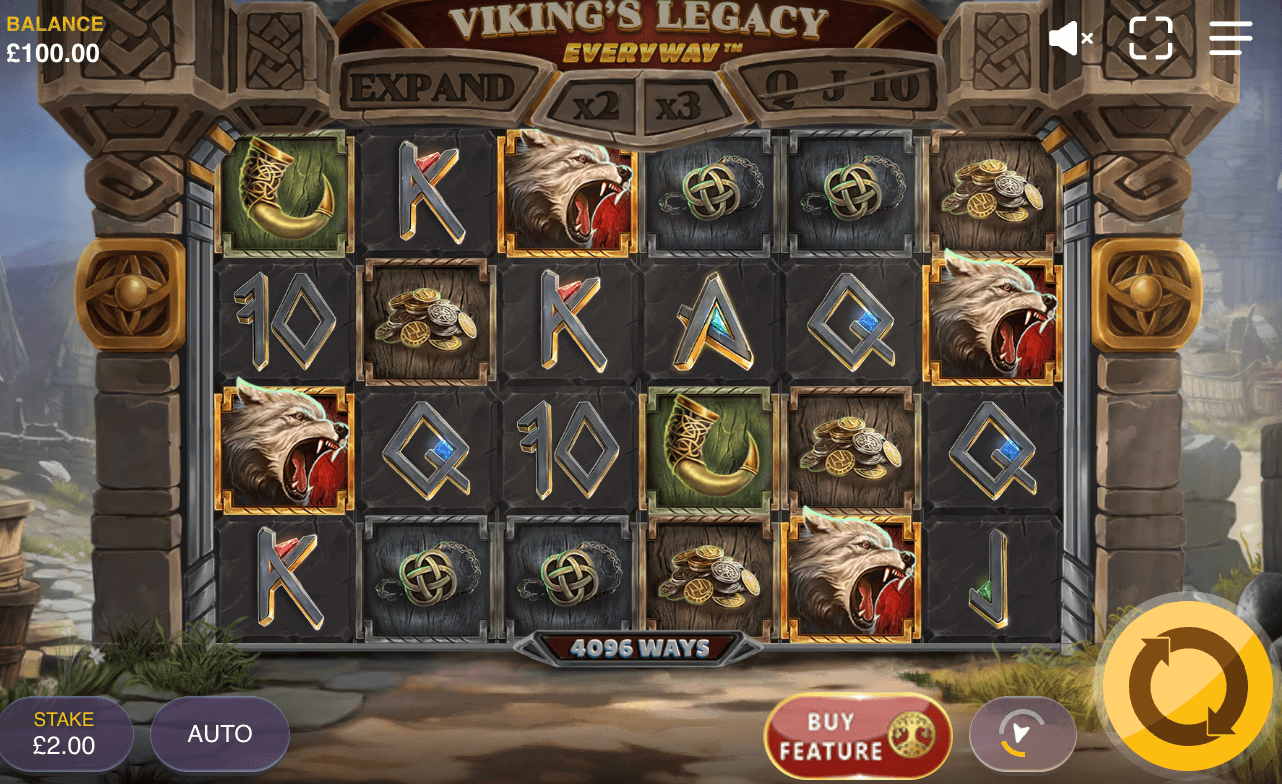Image resolution: width=1282 pixels, height=784 pixels.
Task: Open the AUTO play settings
Action: tap(219, 734)
